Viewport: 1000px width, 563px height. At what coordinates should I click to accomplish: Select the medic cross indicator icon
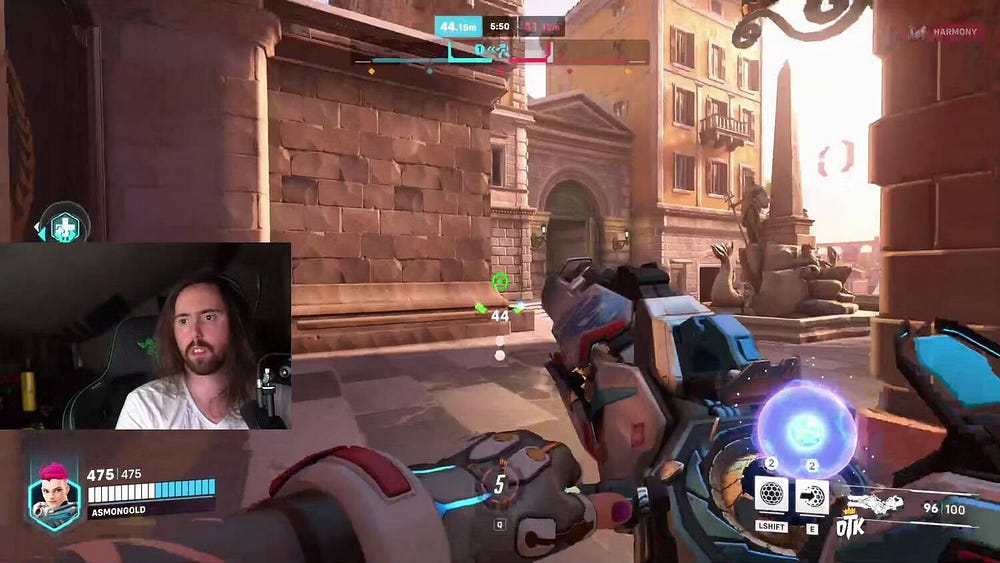pos(65,225)
